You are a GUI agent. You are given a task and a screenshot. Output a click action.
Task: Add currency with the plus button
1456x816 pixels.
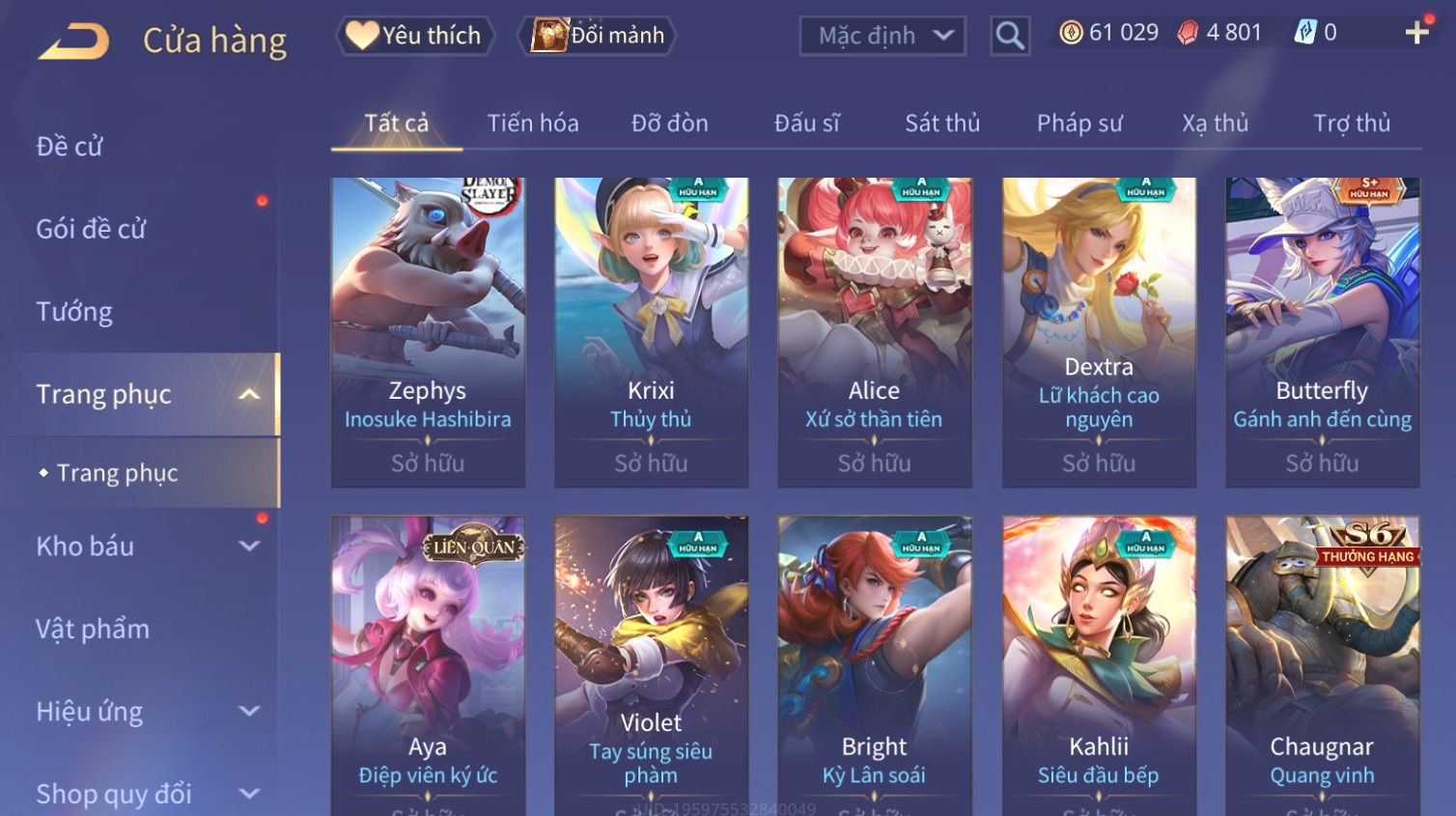[1416, 33]
